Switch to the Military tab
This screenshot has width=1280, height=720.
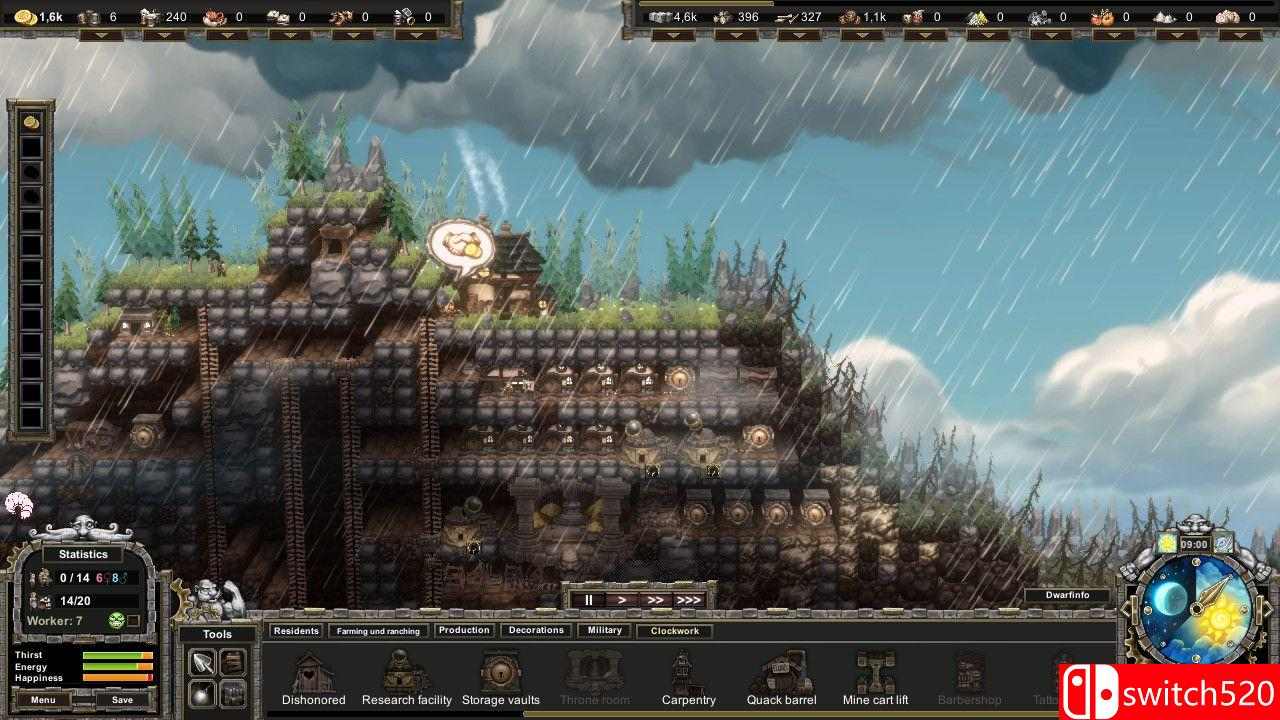[603, 629]
